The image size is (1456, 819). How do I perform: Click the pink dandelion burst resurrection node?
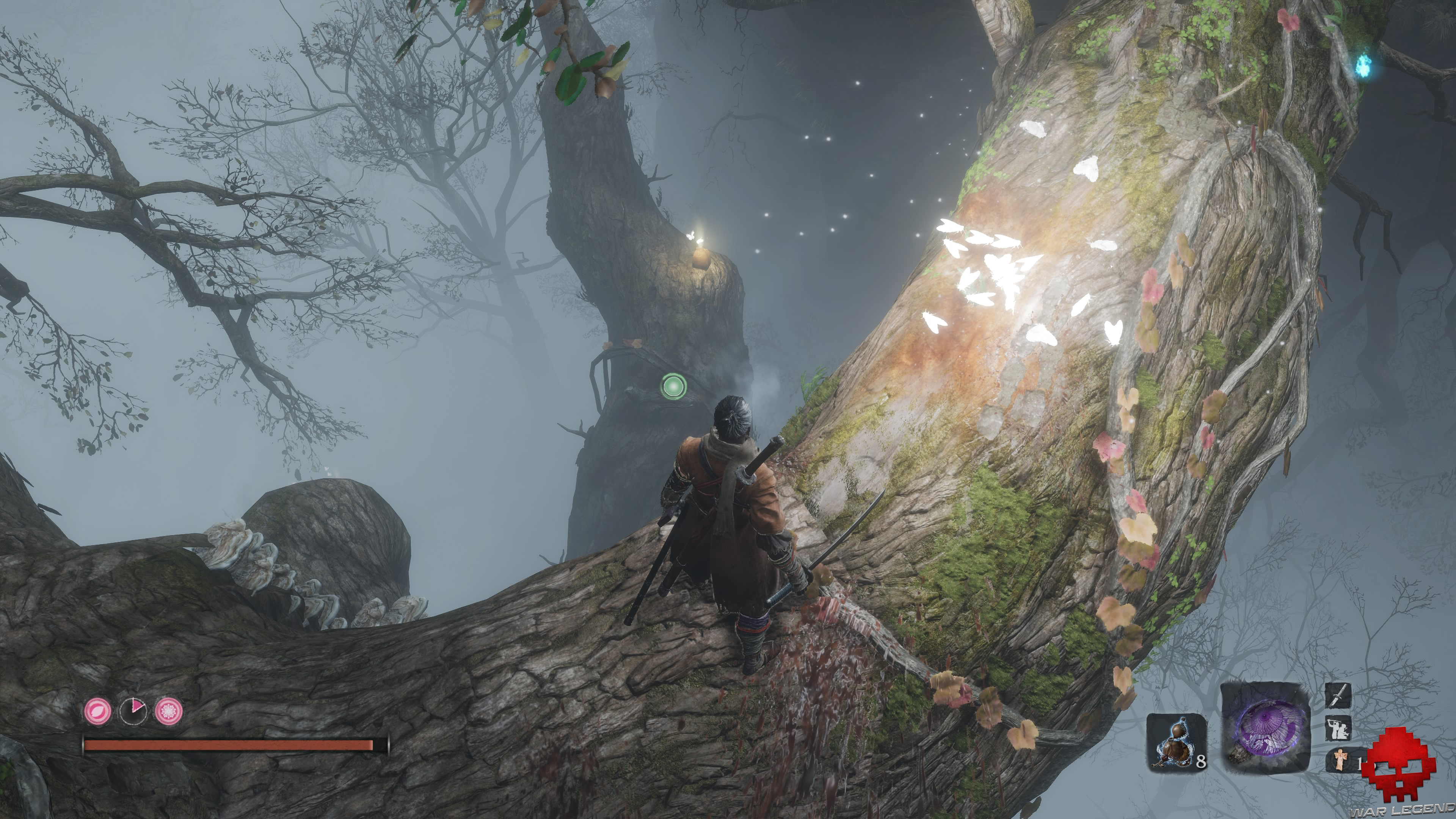tap(168, 711)
